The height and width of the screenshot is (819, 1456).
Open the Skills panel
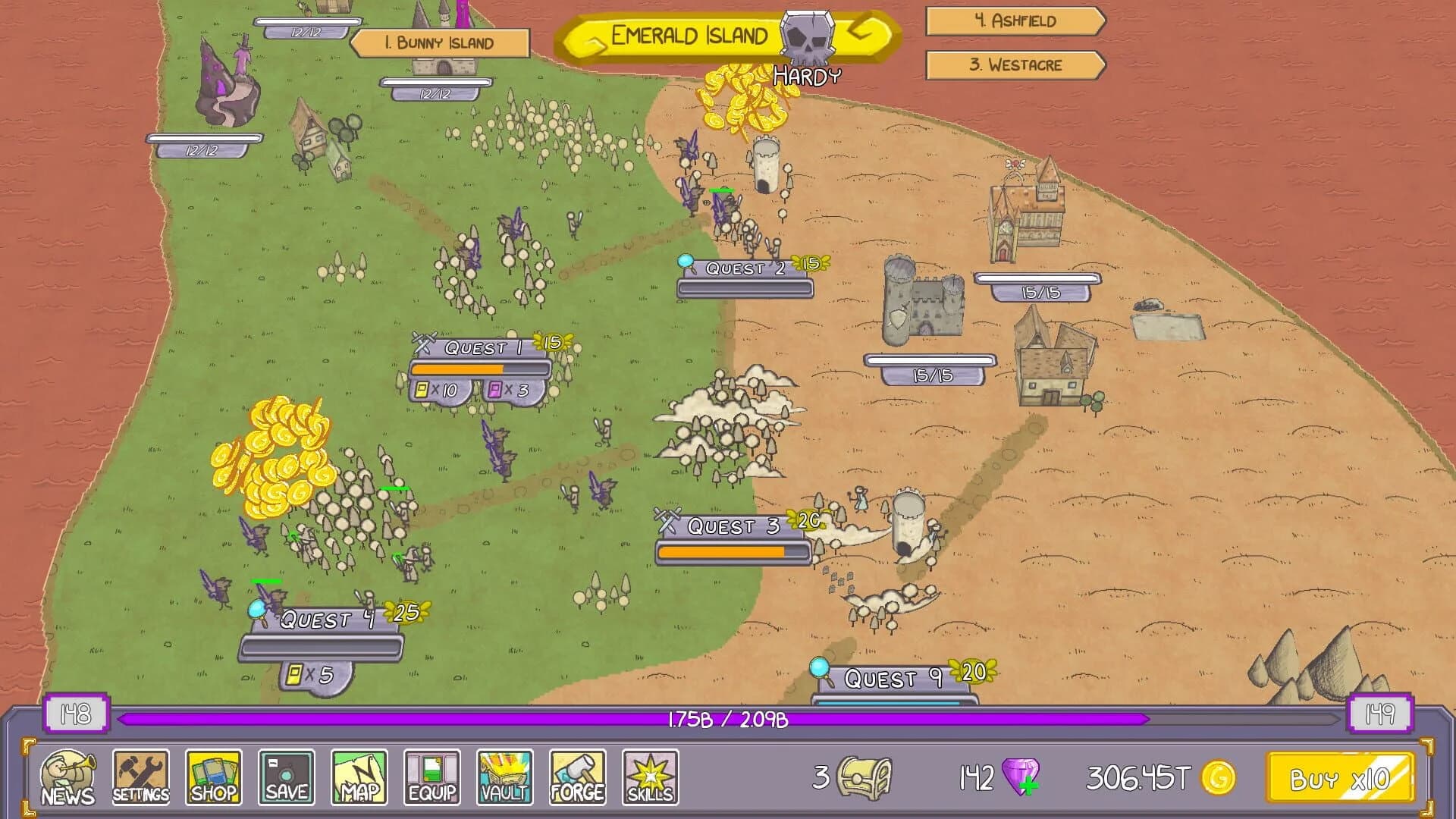click(649, 777)
